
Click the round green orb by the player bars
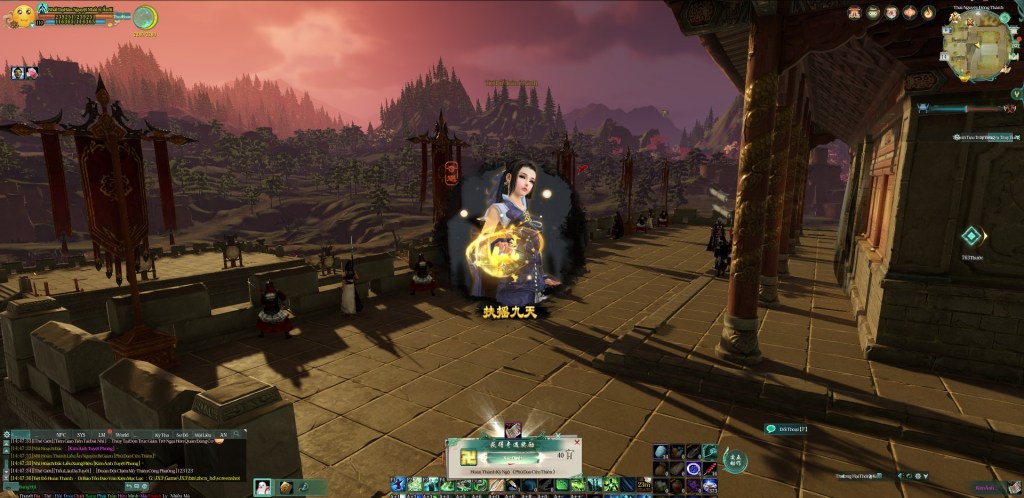[x=145, y=17]
